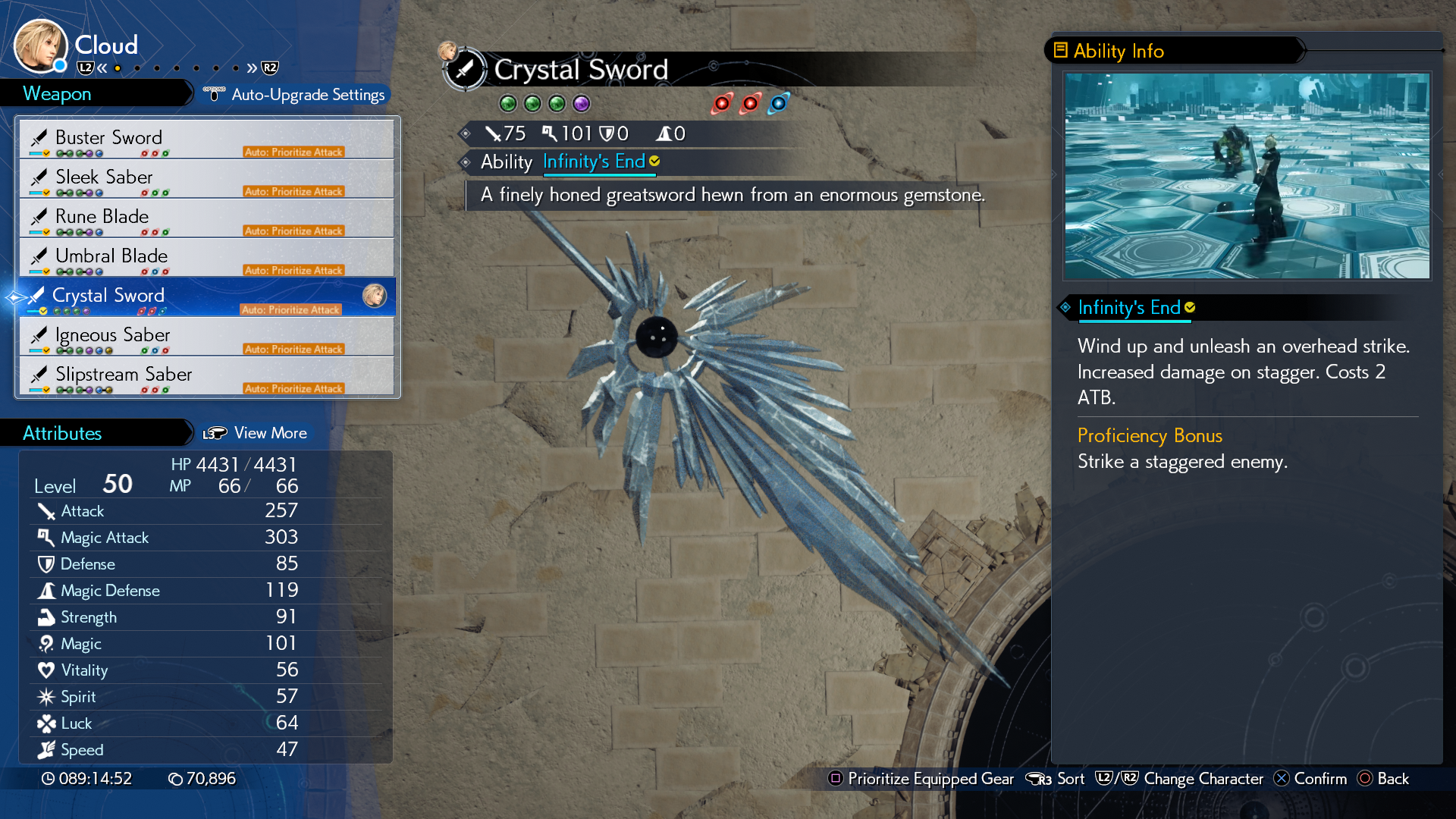This screenshot has height=819, width=1456.
Task: Toggle the blue orb icon near the weapon stats
Action: click(779, 103)
